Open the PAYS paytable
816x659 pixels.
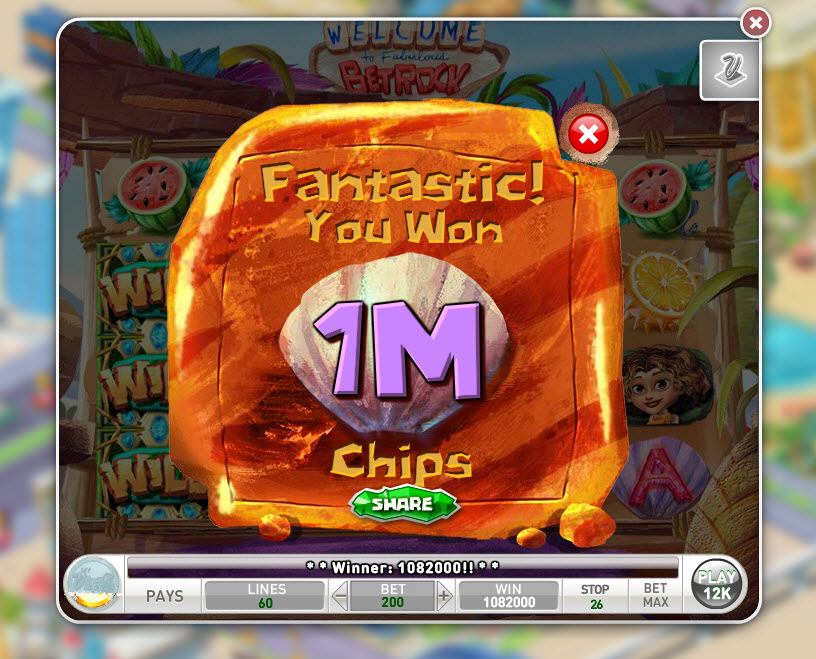tap(165, 596)
